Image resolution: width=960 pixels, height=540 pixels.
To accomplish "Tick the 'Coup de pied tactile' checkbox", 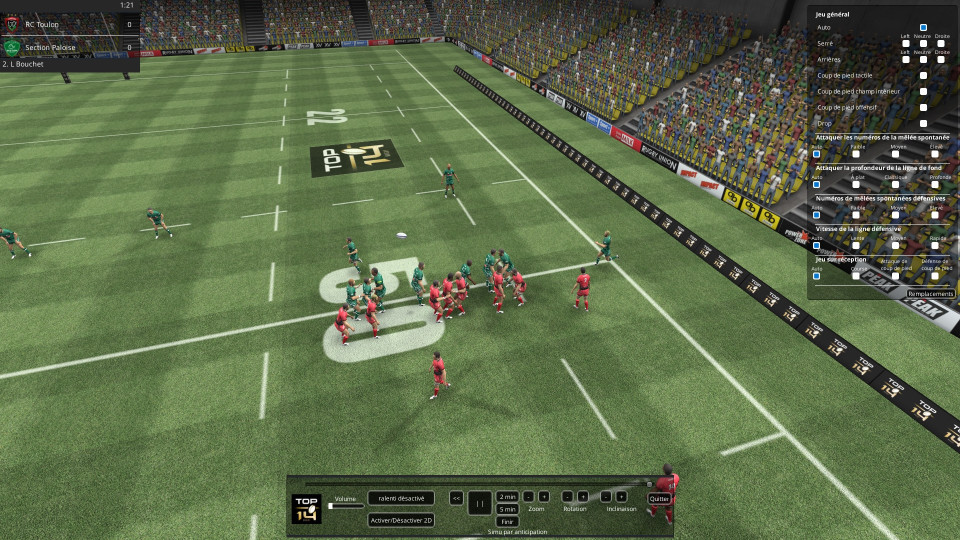I will [x=923, y=75].
